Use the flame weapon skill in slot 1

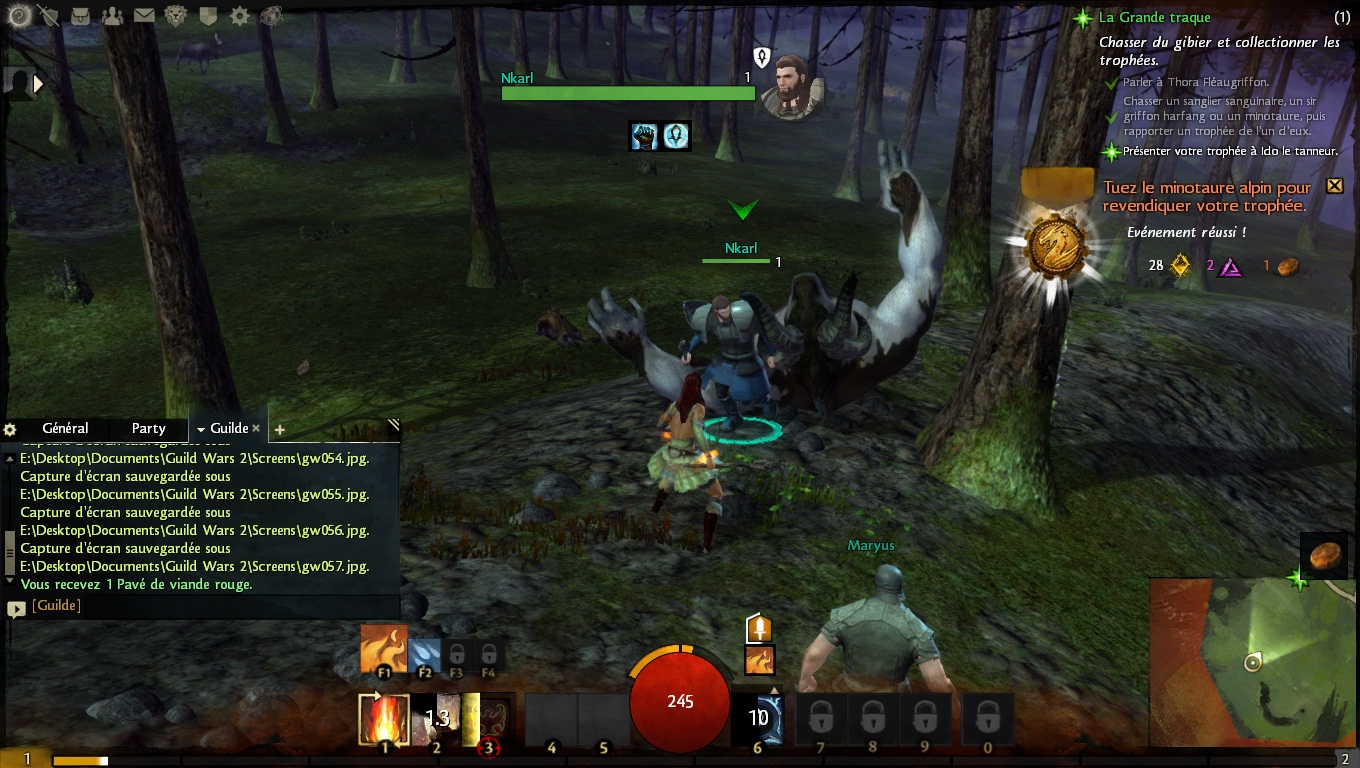[x=385, y=719]
